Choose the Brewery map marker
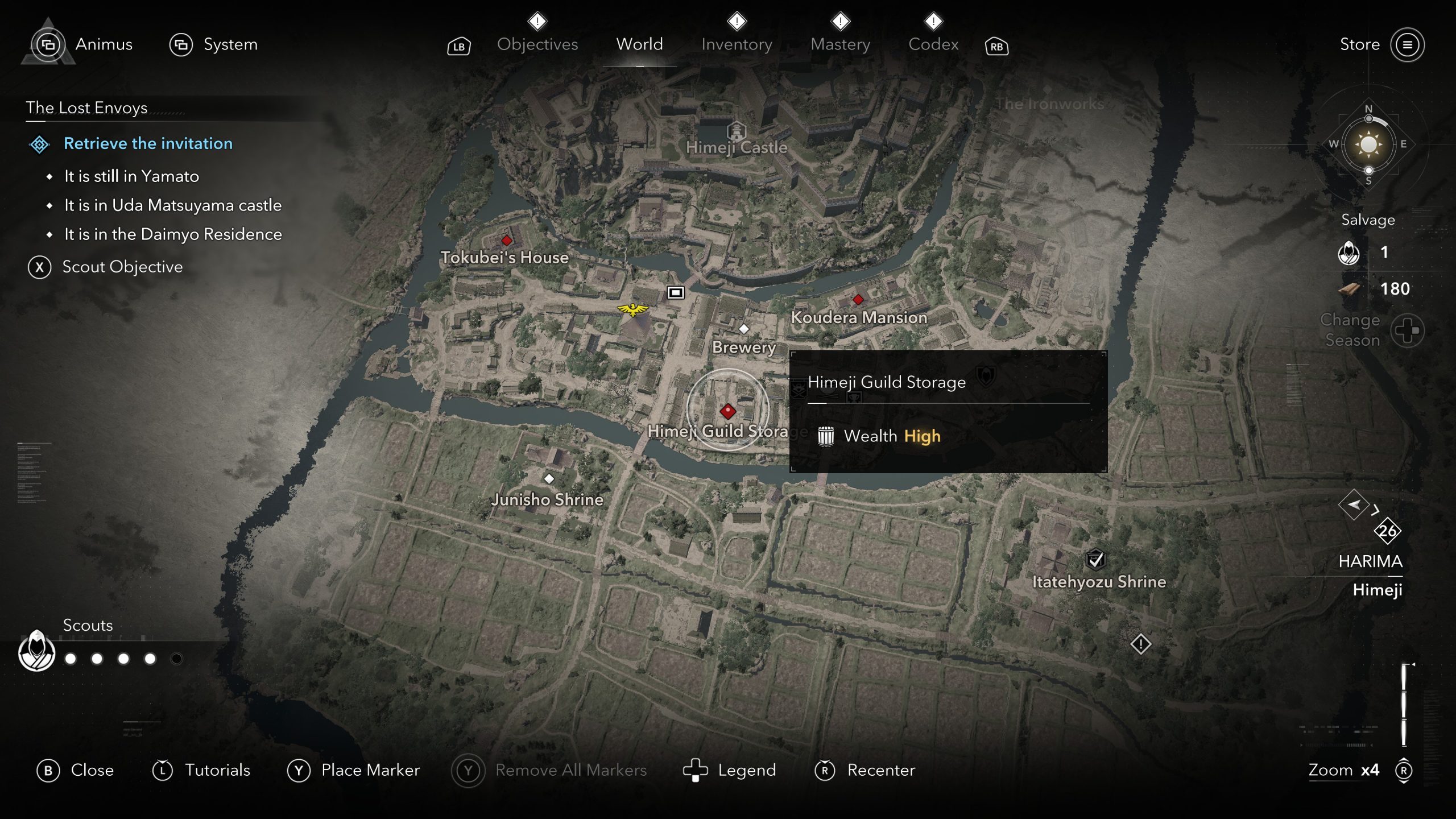Screen dimensions: 1456x819 pyautogui.click(x=743, y=329)
